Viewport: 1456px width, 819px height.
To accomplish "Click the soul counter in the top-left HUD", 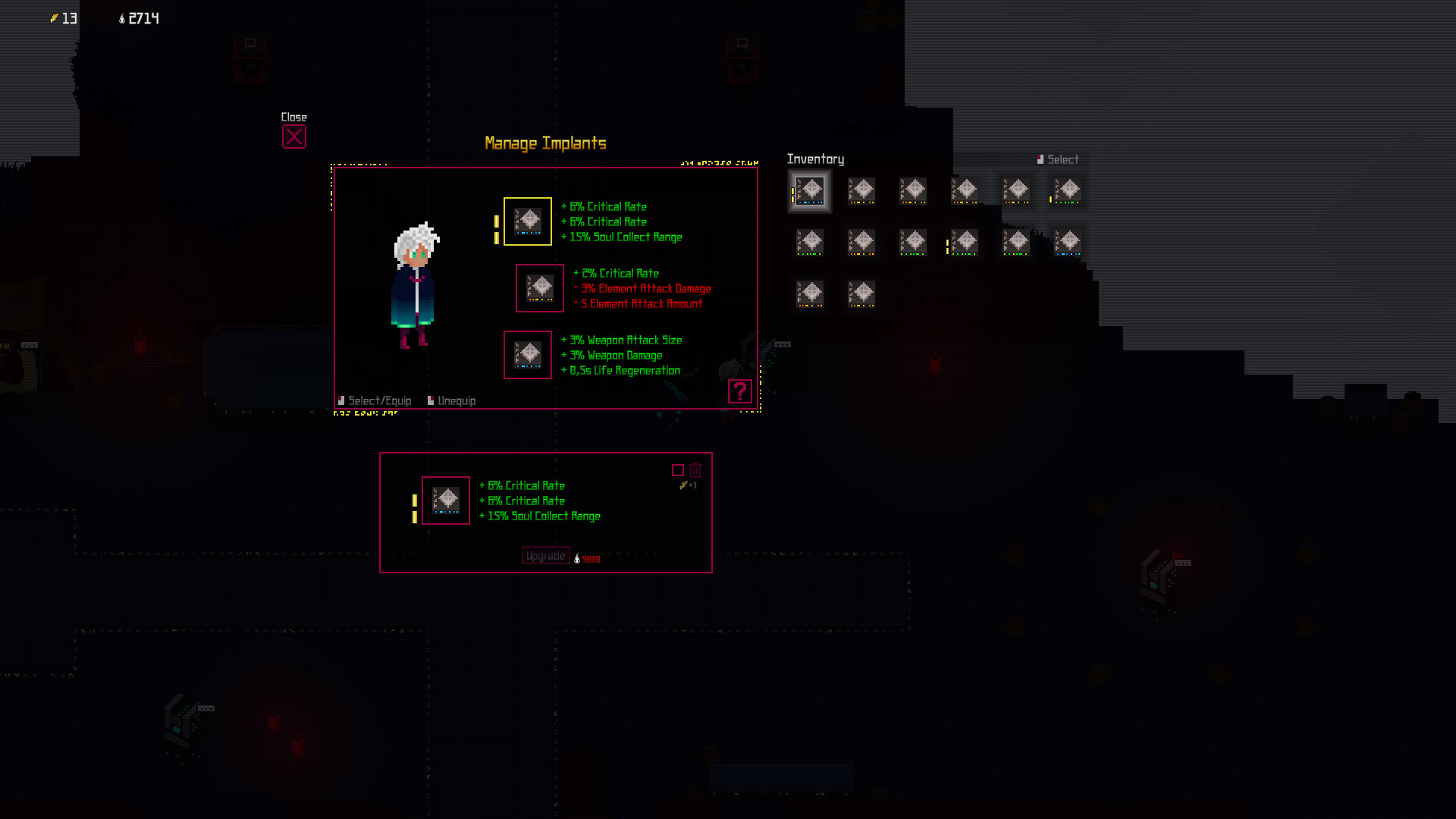I will point(139,19).
